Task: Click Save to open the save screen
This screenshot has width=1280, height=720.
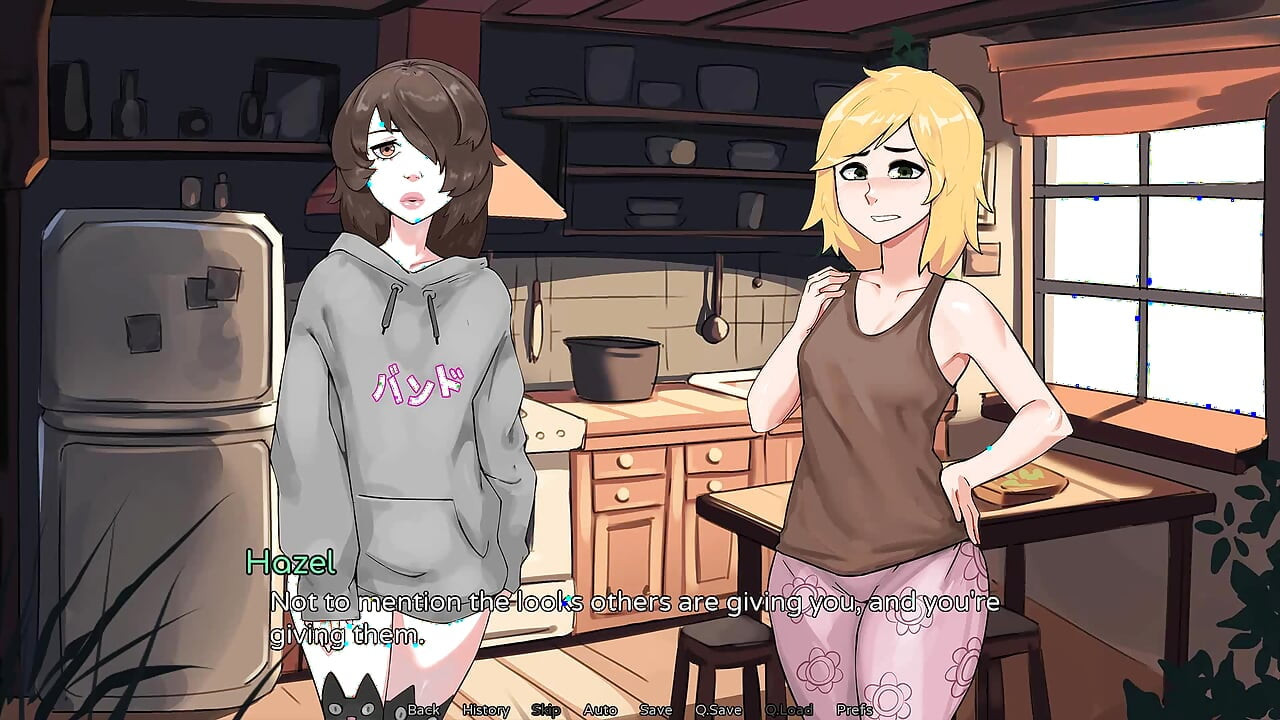Action: tap(654, 709)
